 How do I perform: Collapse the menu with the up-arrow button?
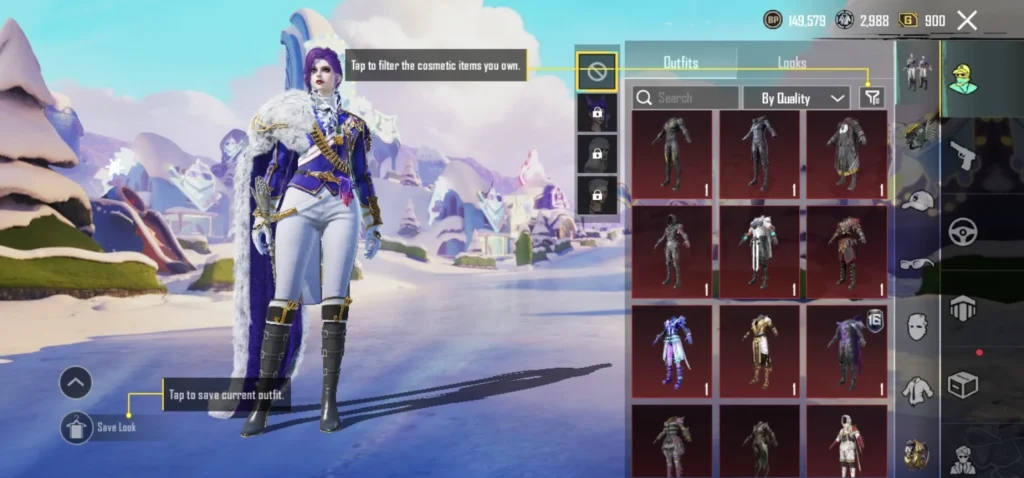tap(76, 382)
